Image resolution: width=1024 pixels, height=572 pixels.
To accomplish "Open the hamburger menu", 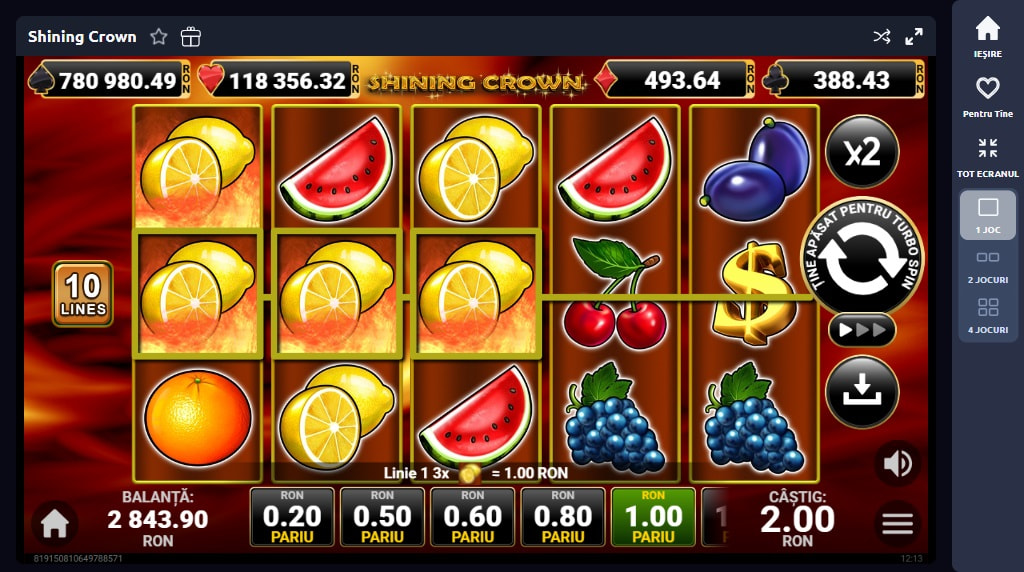I will tap(897, 522).
